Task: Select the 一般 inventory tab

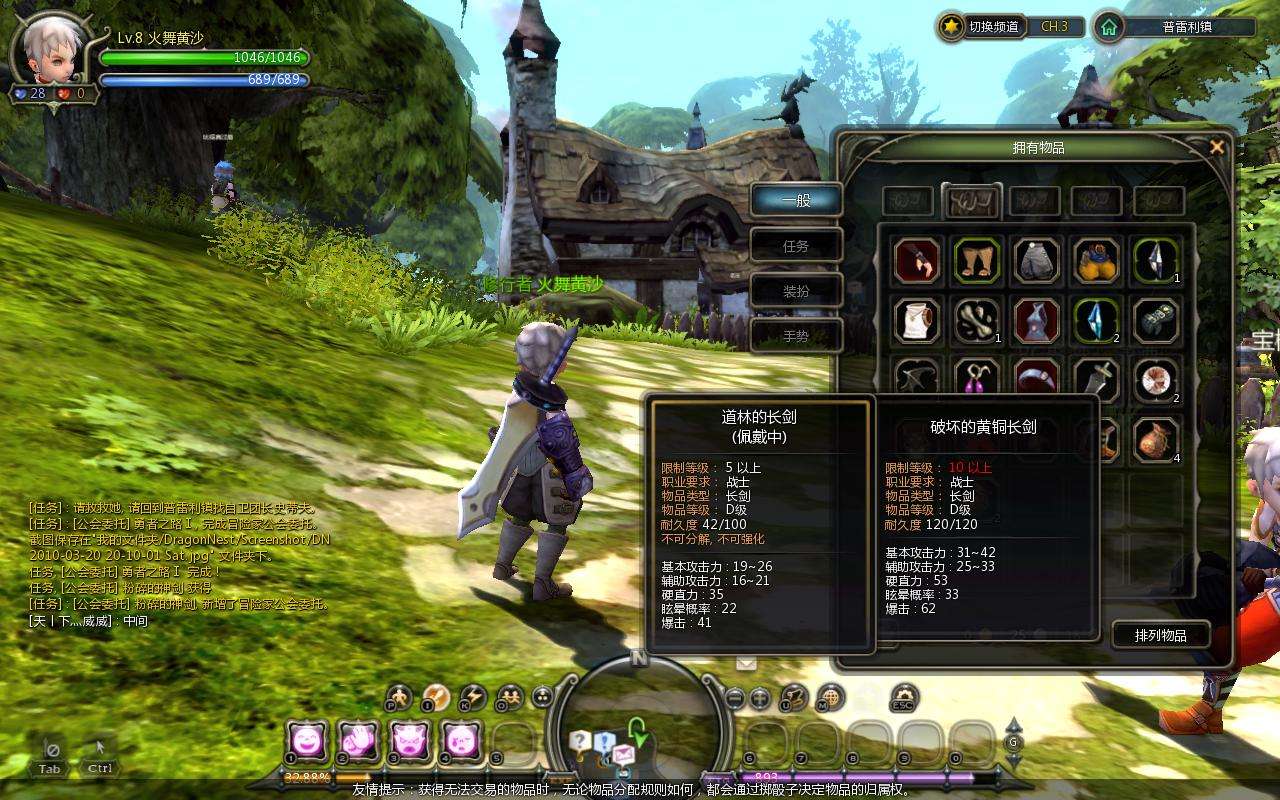Action: pos(796,200)
